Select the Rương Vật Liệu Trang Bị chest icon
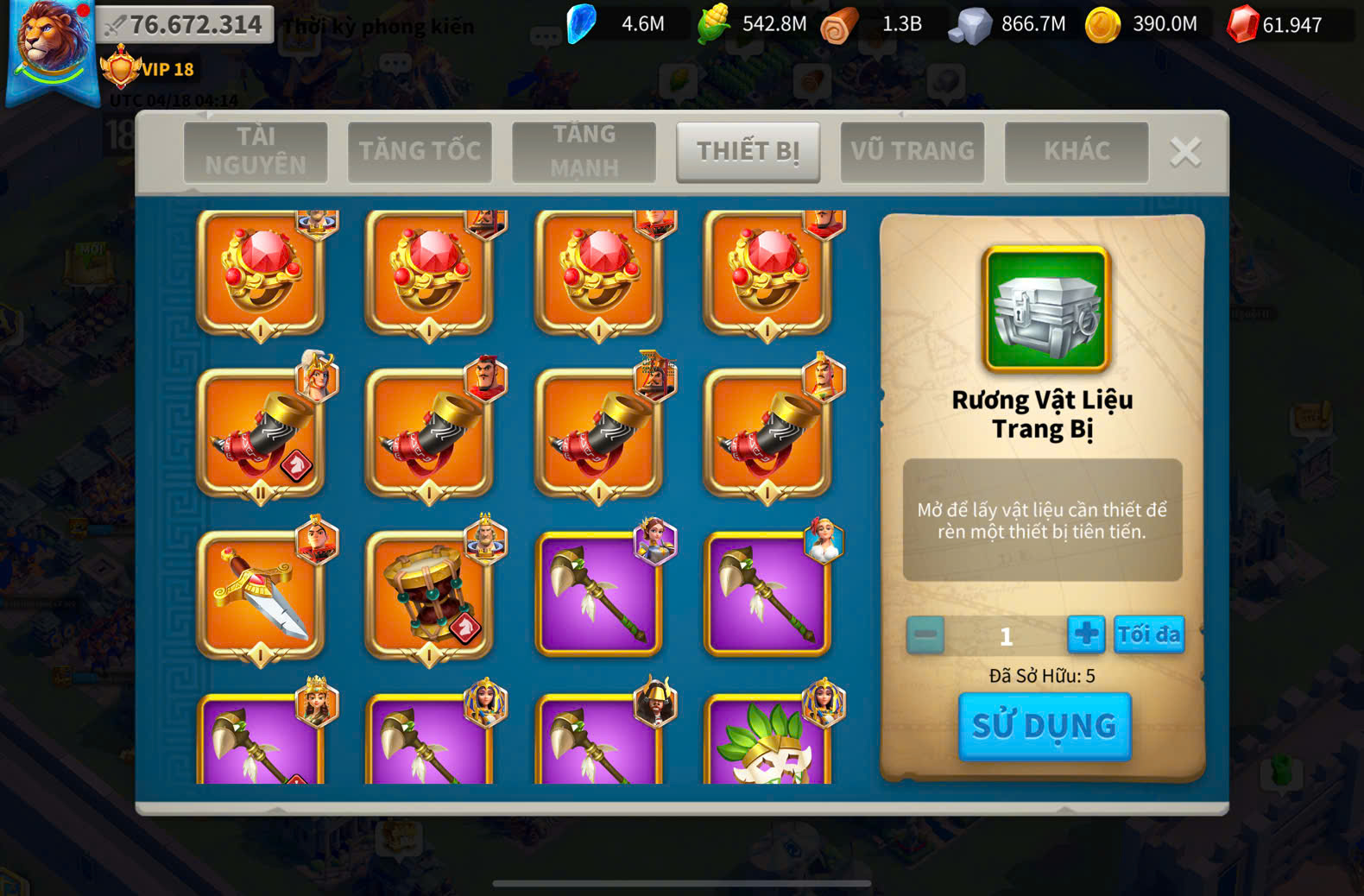The height and width of the screenshot is (896, 1364). tap(1045, 309)
